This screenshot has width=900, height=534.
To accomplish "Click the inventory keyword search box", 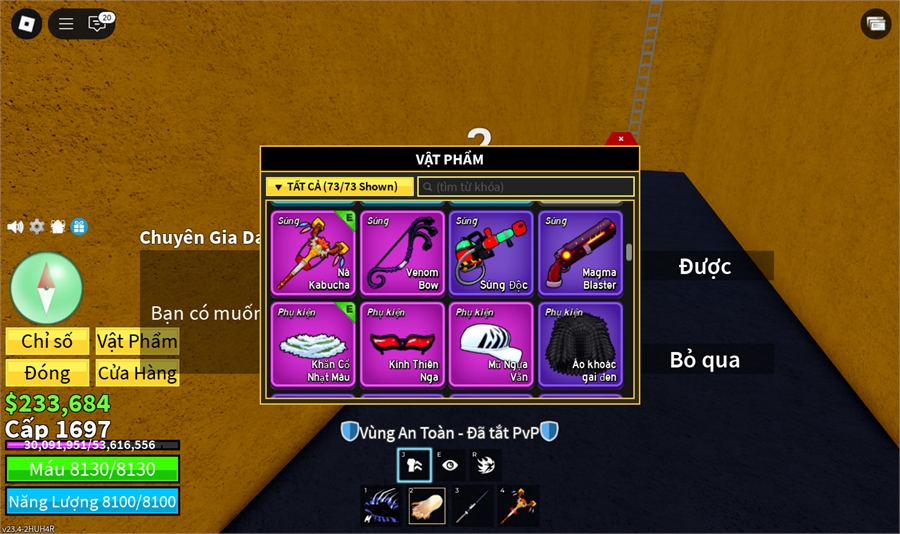I will coord(526,187).
